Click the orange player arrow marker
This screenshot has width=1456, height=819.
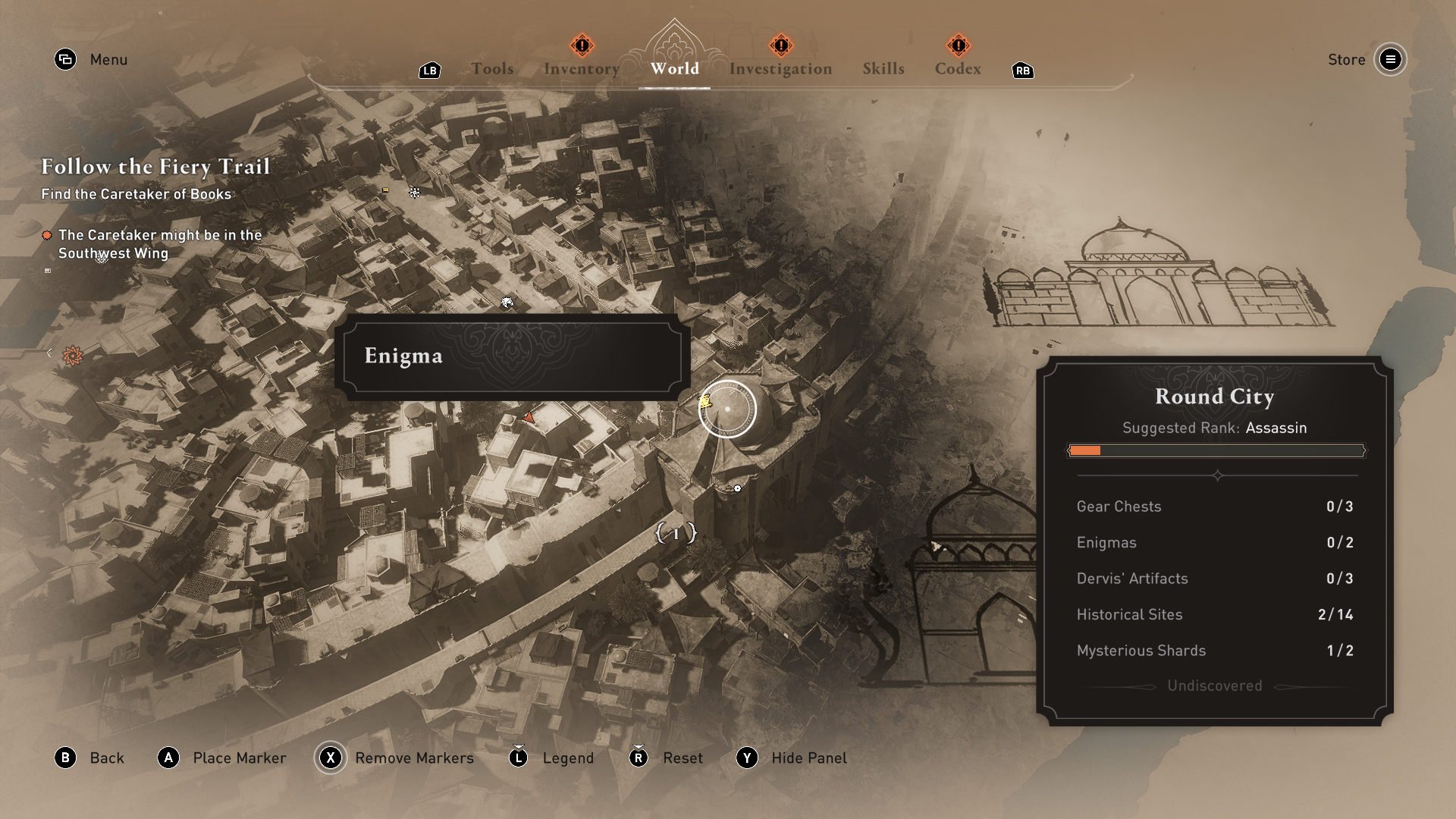click(529, 417)
